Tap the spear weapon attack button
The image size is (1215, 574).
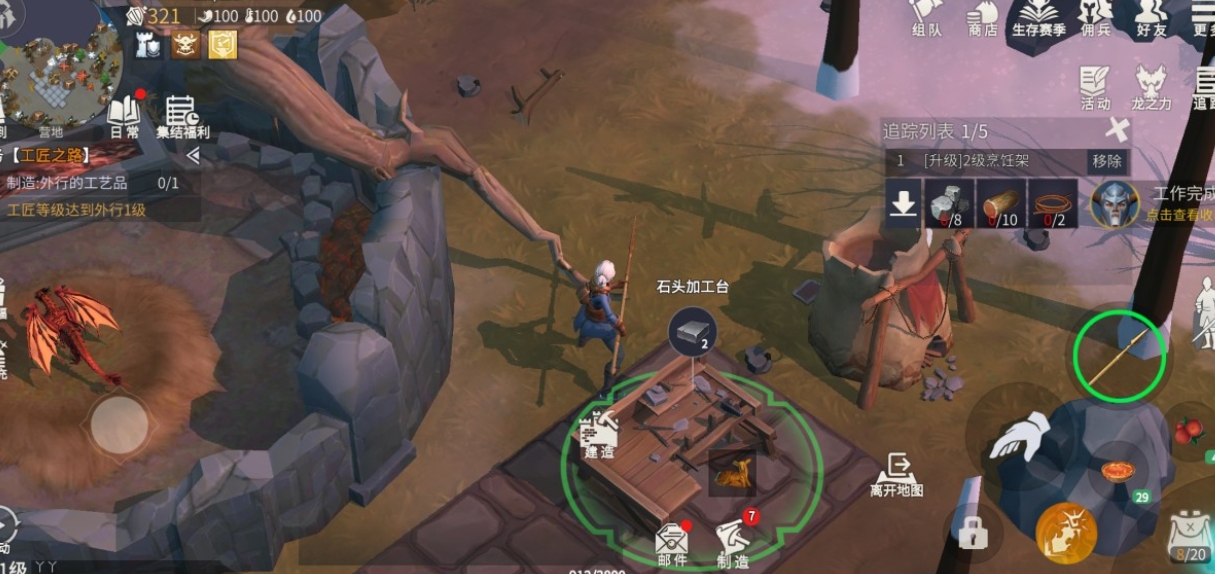(1119, 357)
